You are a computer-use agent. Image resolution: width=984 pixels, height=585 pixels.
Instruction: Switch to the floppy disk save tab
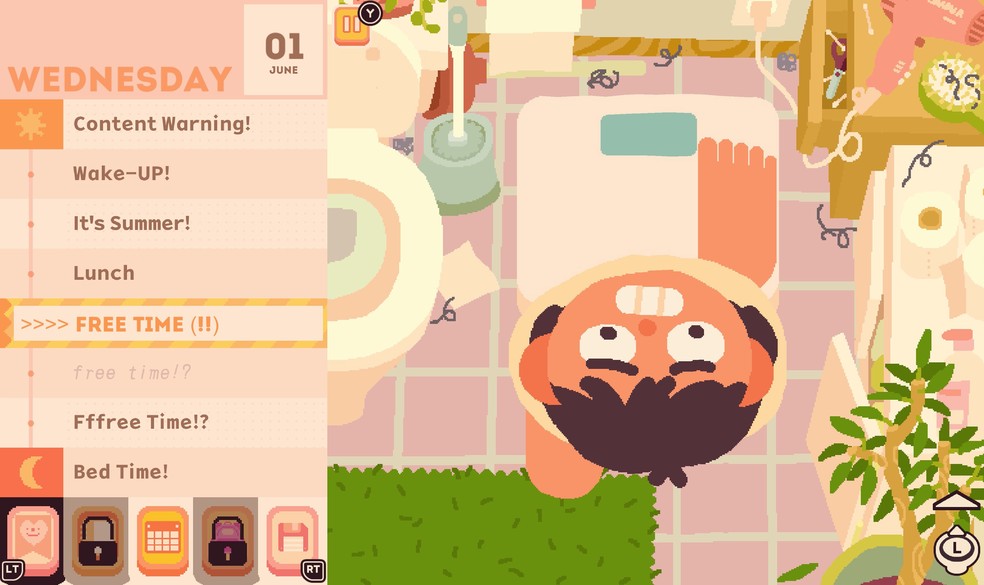click(293, 540)
